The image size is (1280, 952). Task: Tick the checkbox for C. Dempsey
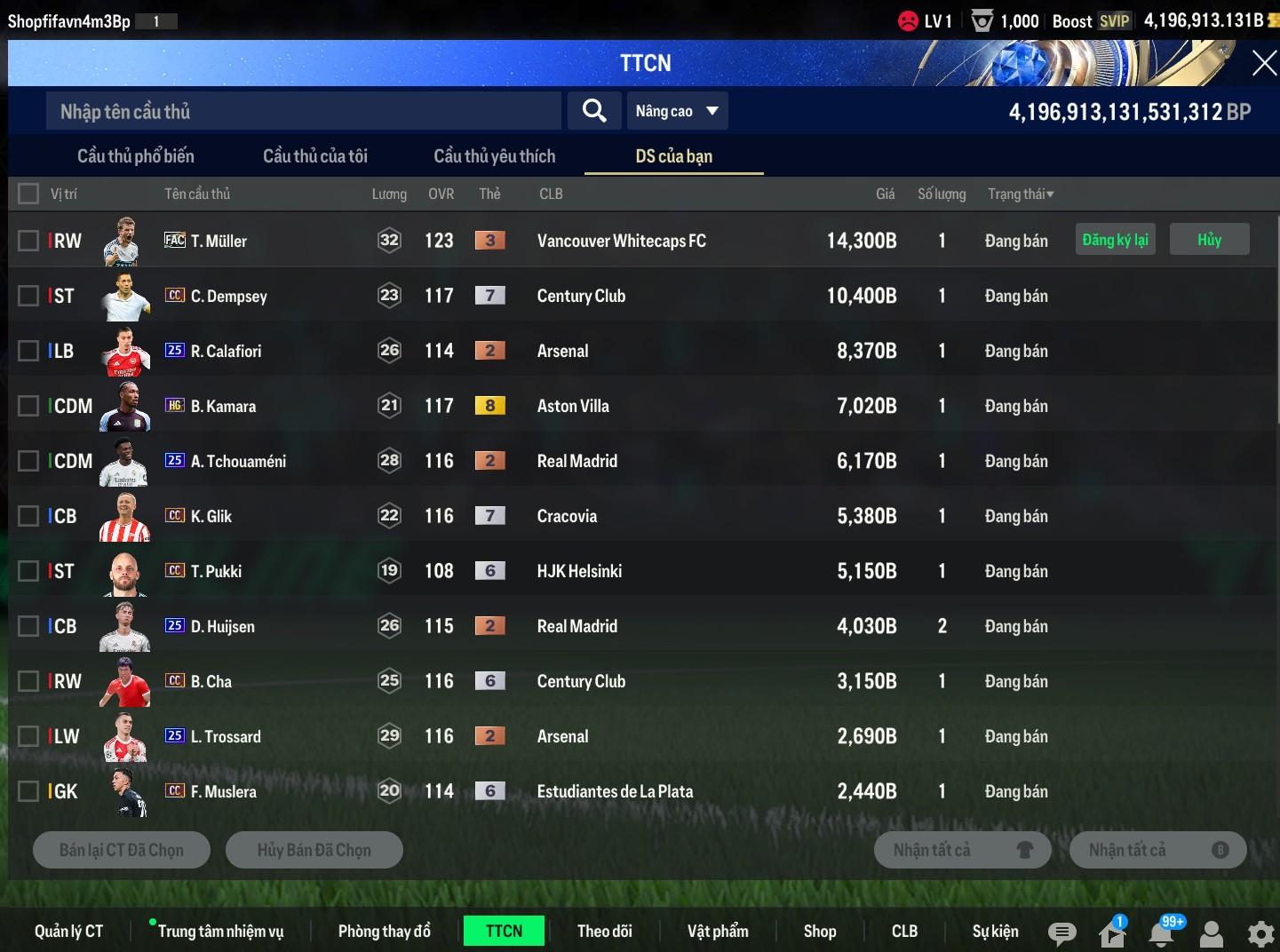tap(28, 296)
